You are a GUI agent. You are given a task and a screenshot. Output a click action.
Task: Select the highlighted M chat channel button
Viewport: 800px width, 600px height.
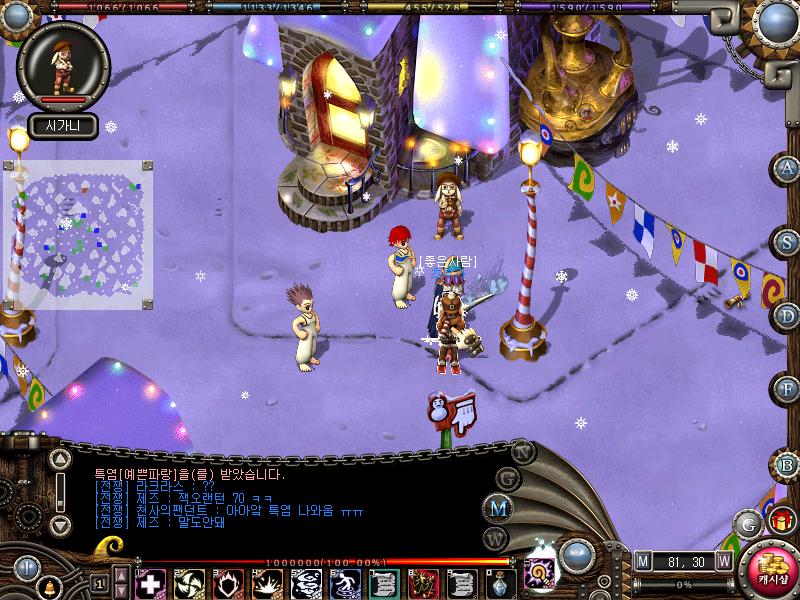(x=498, y=507)
